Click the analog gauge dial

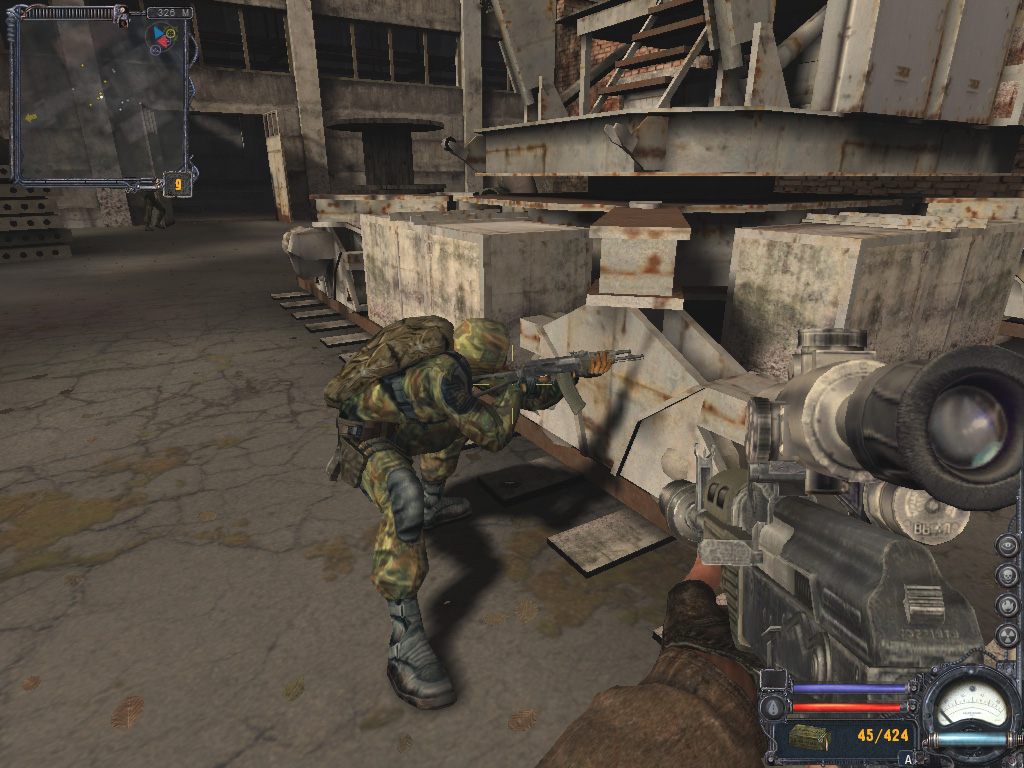[970, 706]
